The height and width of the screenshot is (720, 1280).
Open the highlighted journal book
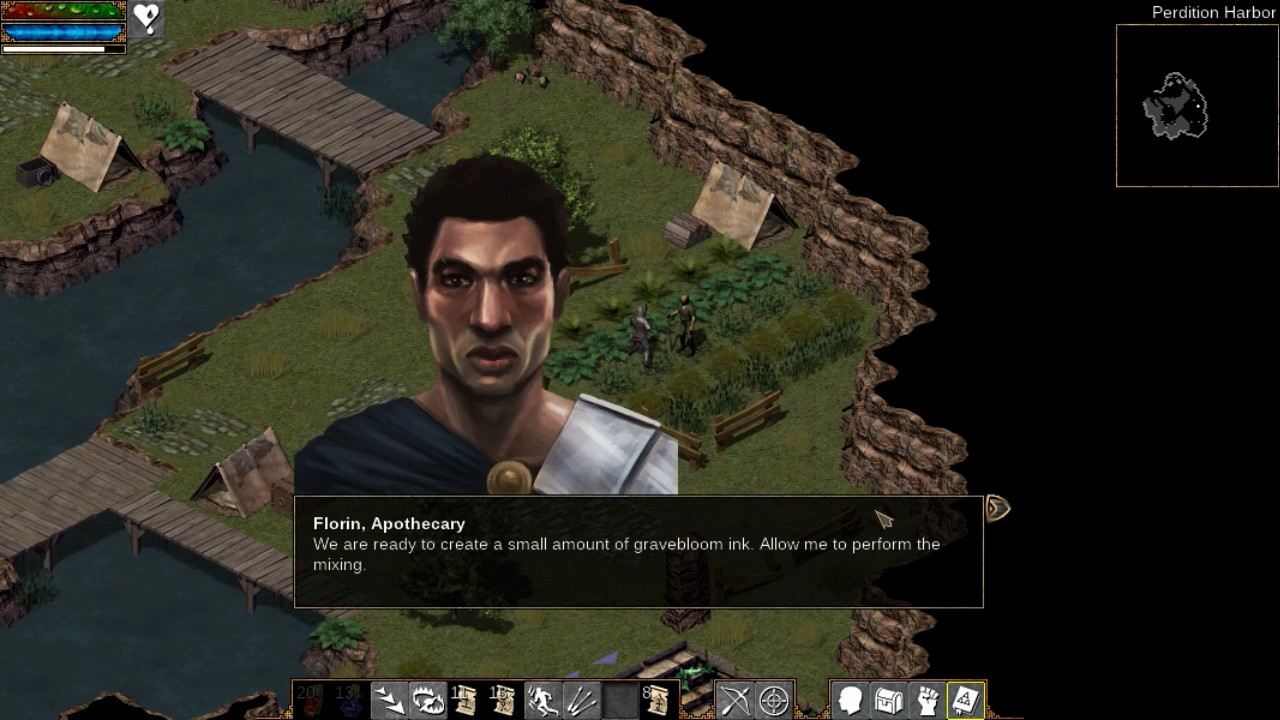point(965,700)
